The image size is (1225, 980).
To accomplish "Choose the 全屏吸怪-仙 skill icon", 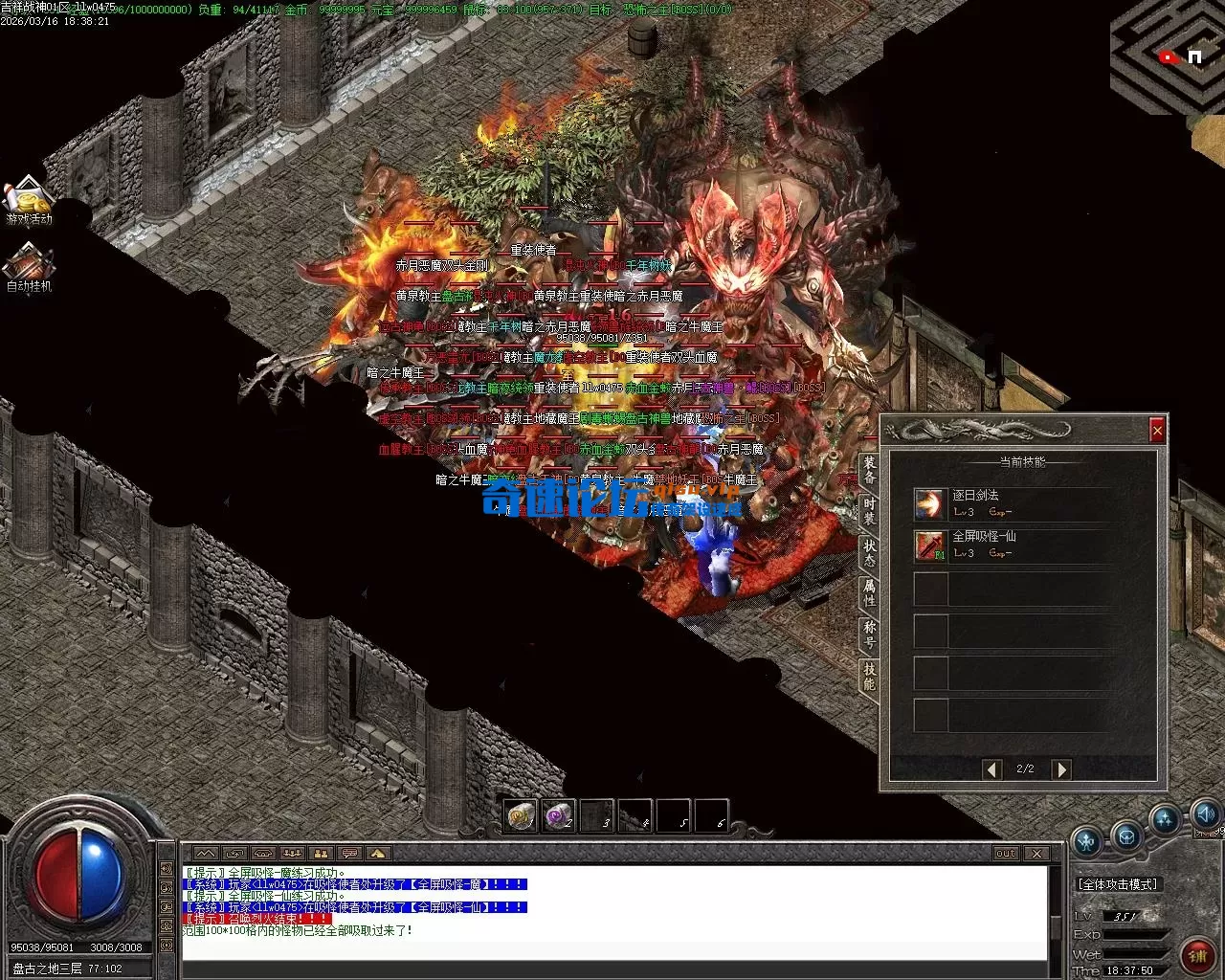I will coord(929,545).
